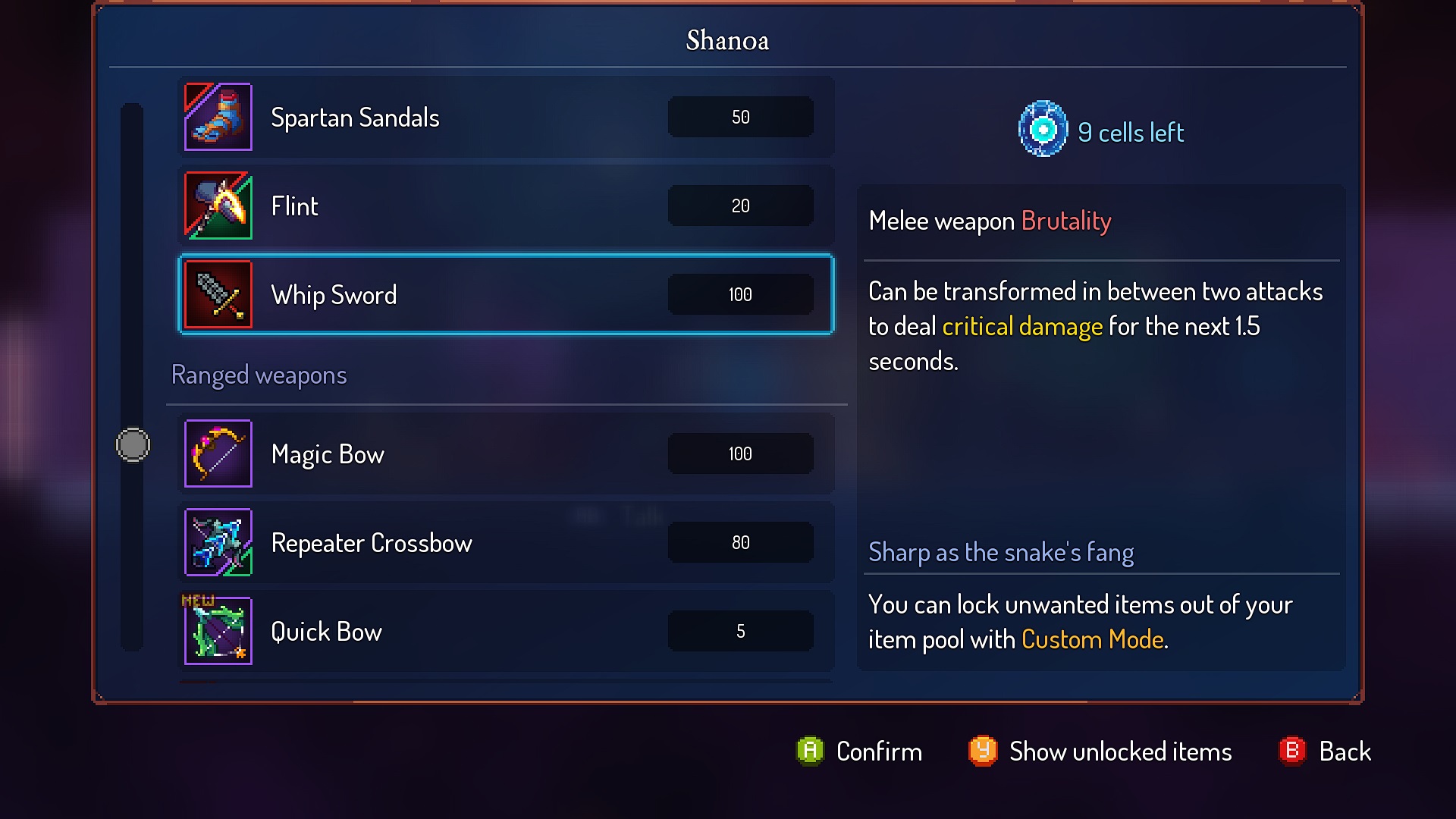Click Show unlocked items
Screen dimensions: 1456x819
(1120, 752)
